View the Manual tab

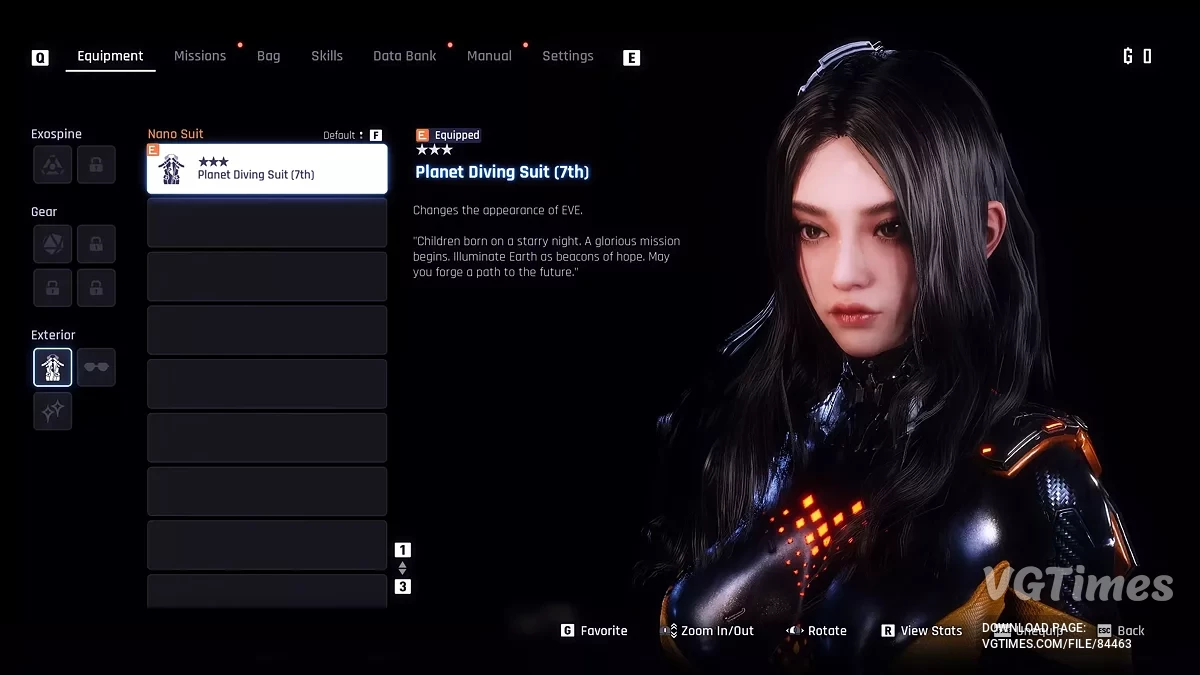(489, 56)
